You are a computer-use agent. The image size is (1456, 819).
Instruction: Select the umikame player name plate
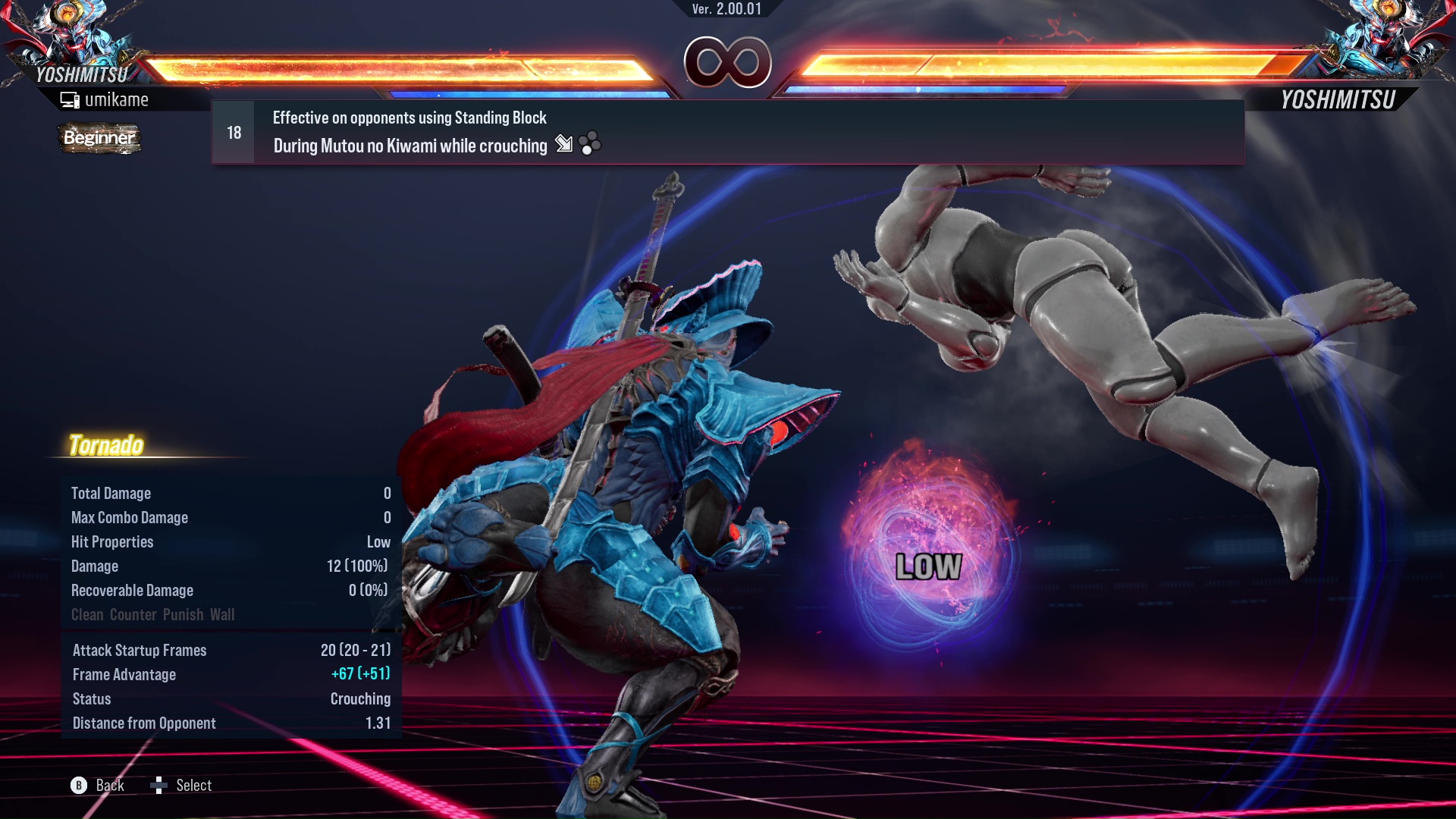118,99
